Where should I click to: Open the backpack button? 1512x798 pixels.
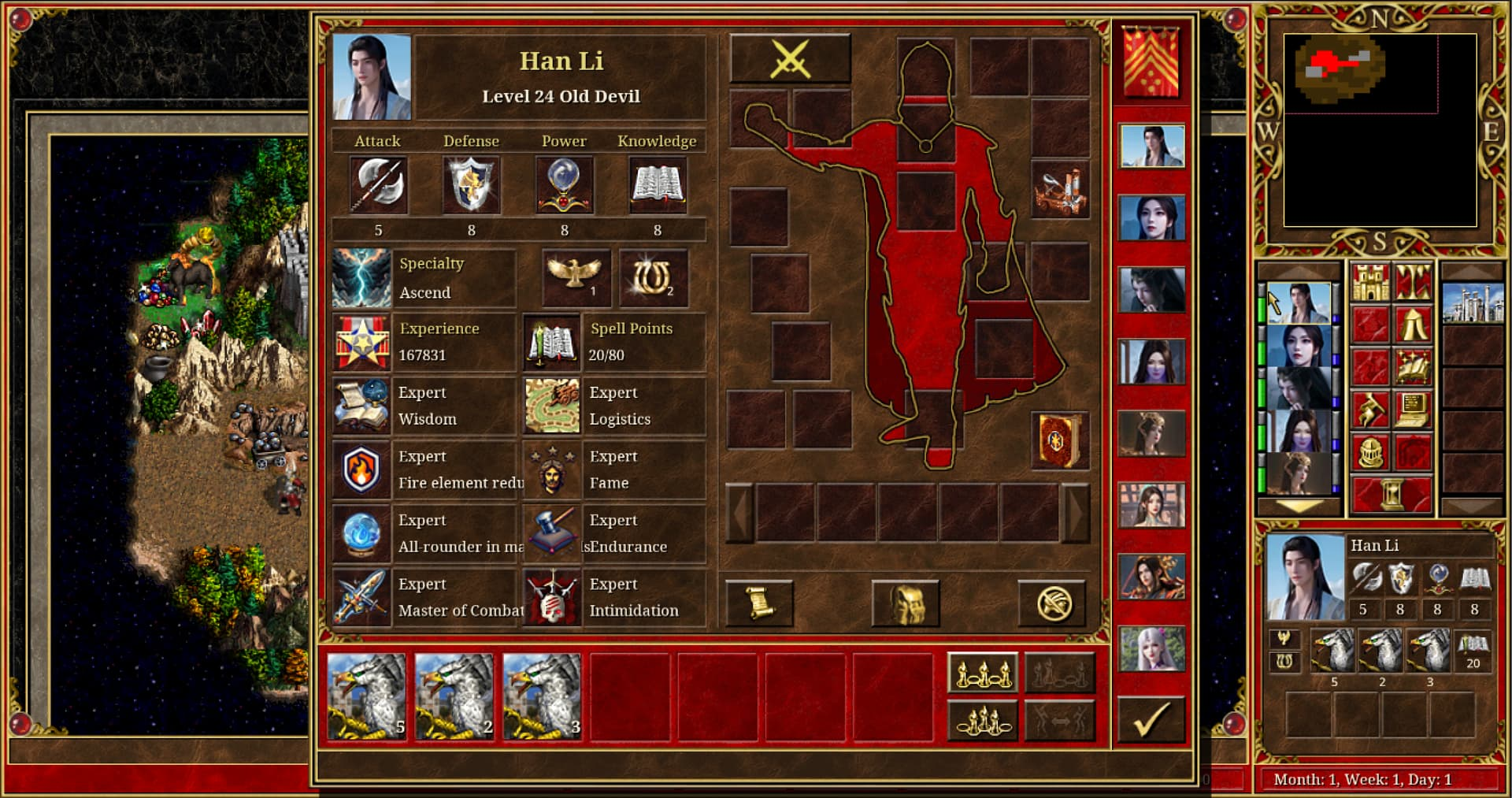click(x=905, y=603)
